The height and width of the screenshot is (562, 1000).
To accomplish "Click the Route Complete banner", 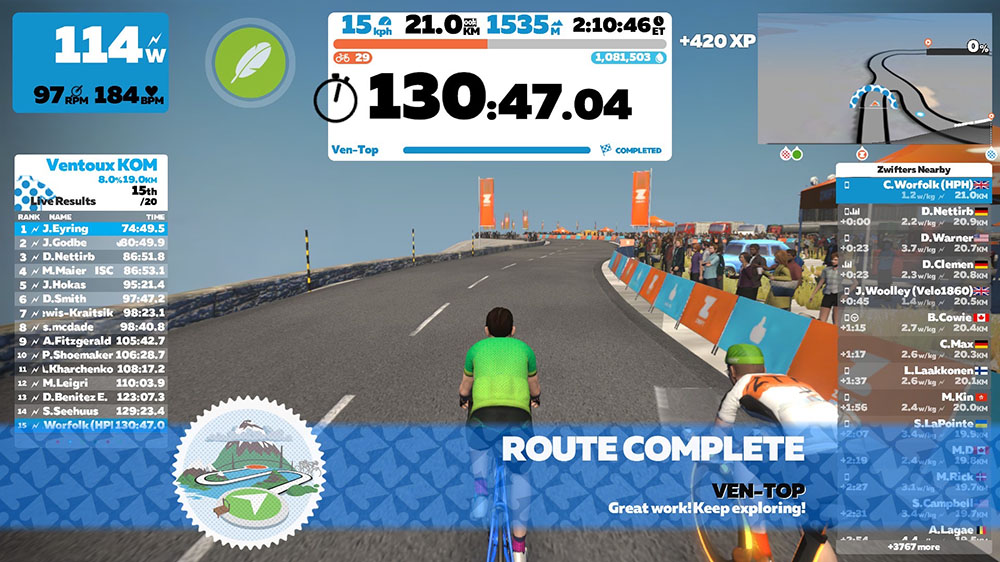I will 652,448.
